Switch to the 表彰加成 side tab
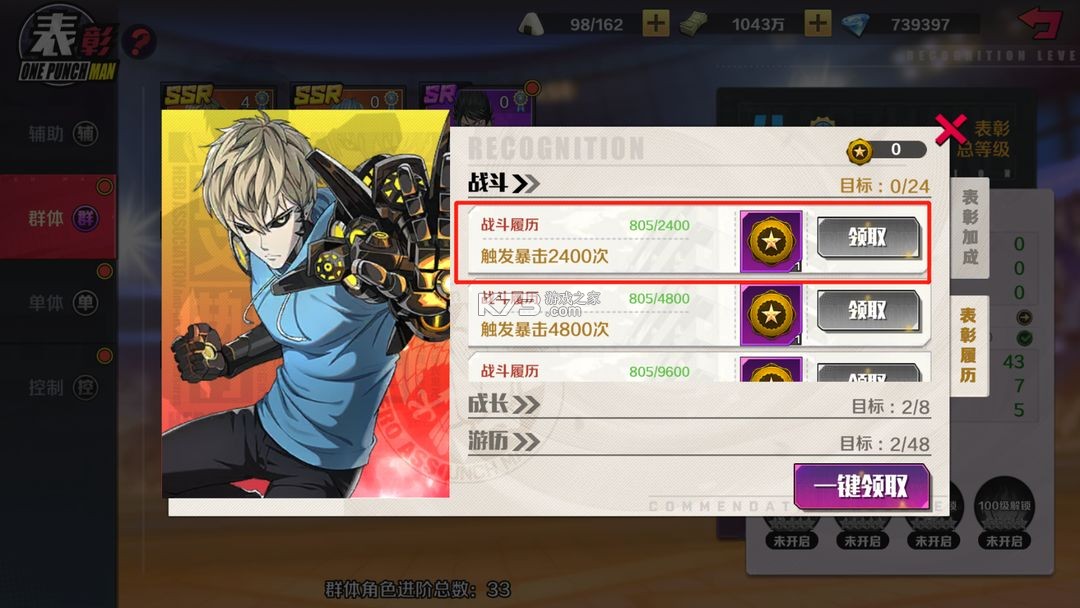 (x=969, y=228)
